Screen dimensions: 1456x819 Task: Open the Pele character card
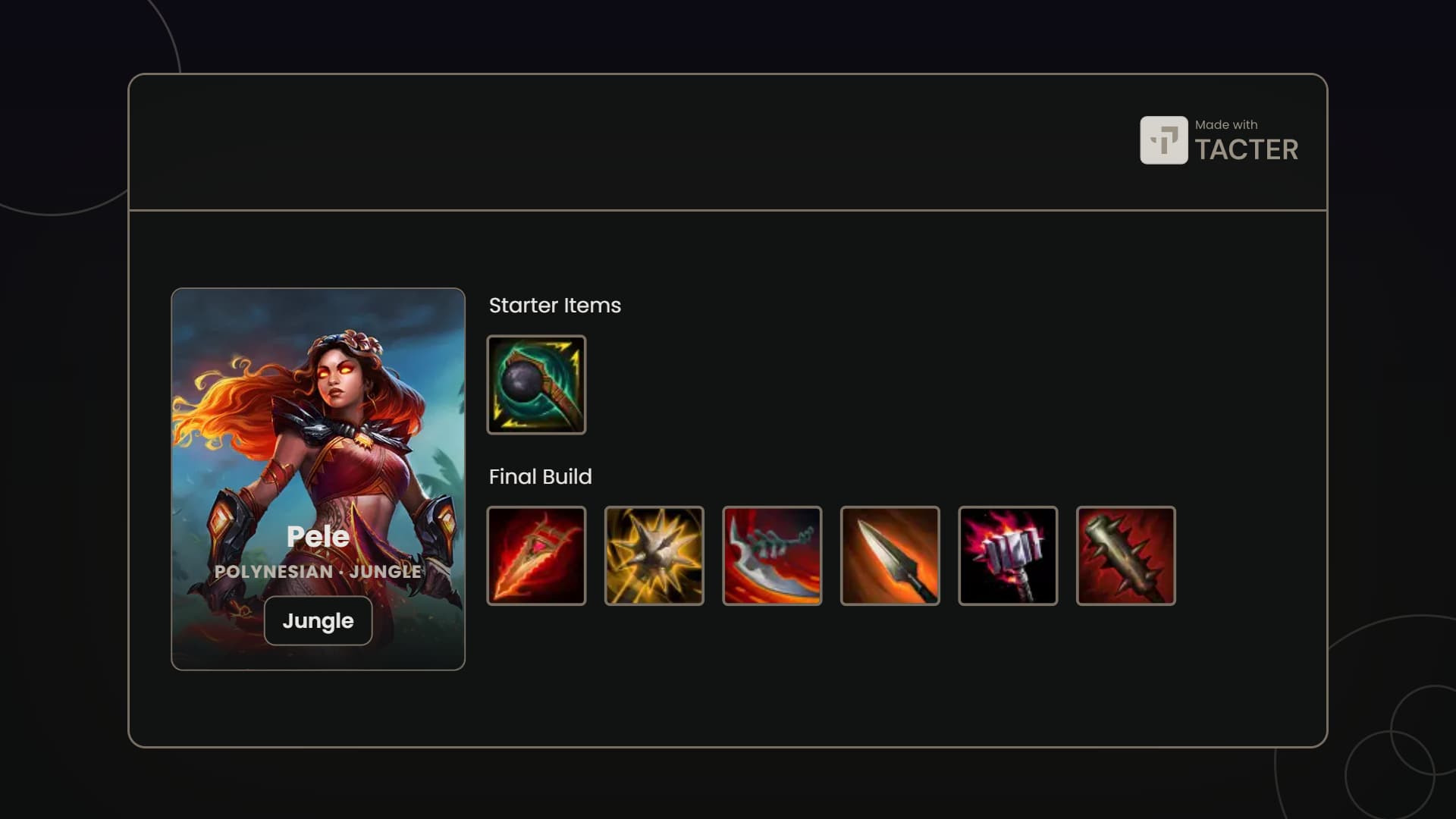[318, 440]
